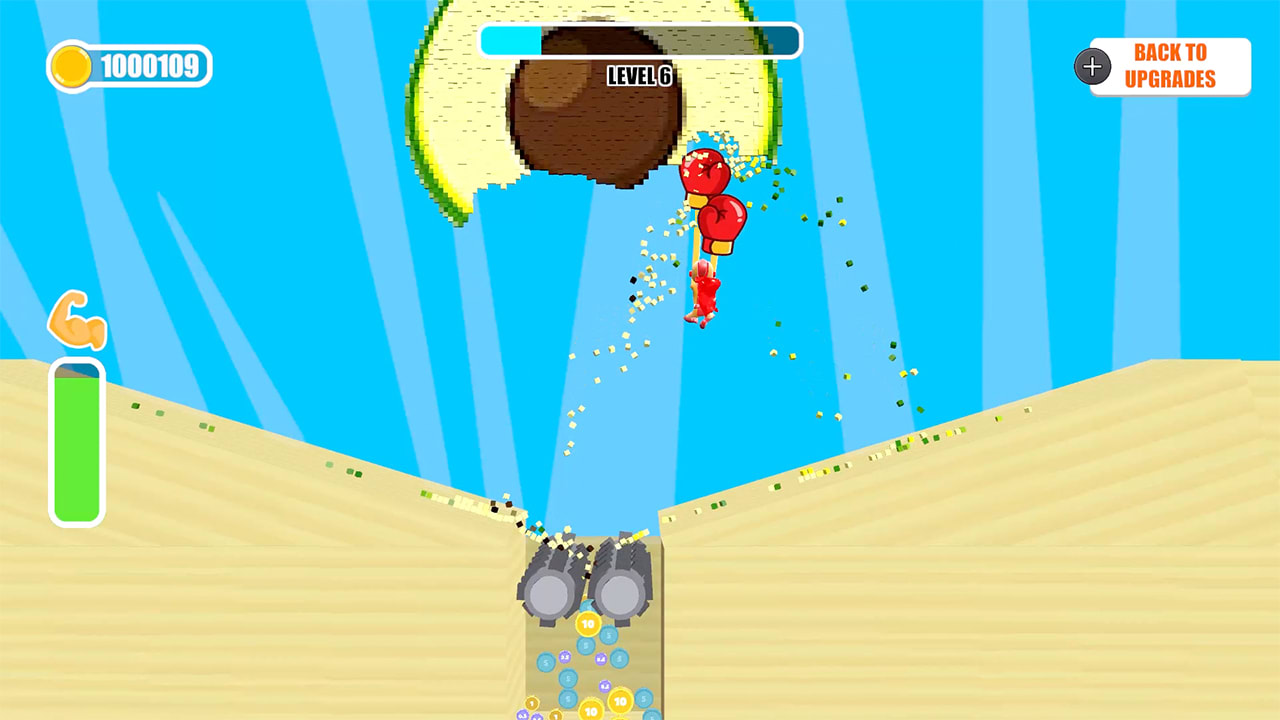Image resolution: width=1280 pixels, height=720 pixels.
Task: Click the large yellow 10 coin below the grinders
Action: [x=588, y=625]
